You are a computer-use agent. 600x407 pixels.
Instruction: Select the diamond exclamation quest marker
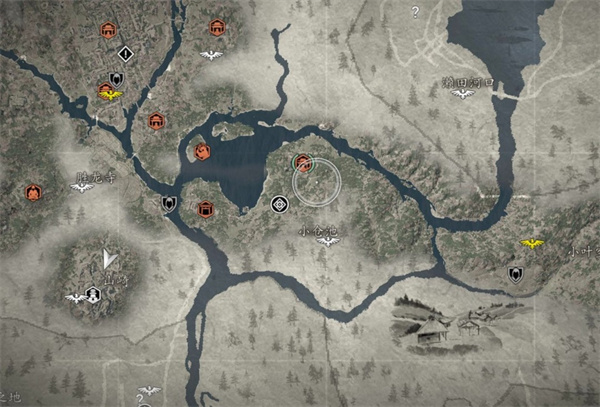(x=125, y=53)
